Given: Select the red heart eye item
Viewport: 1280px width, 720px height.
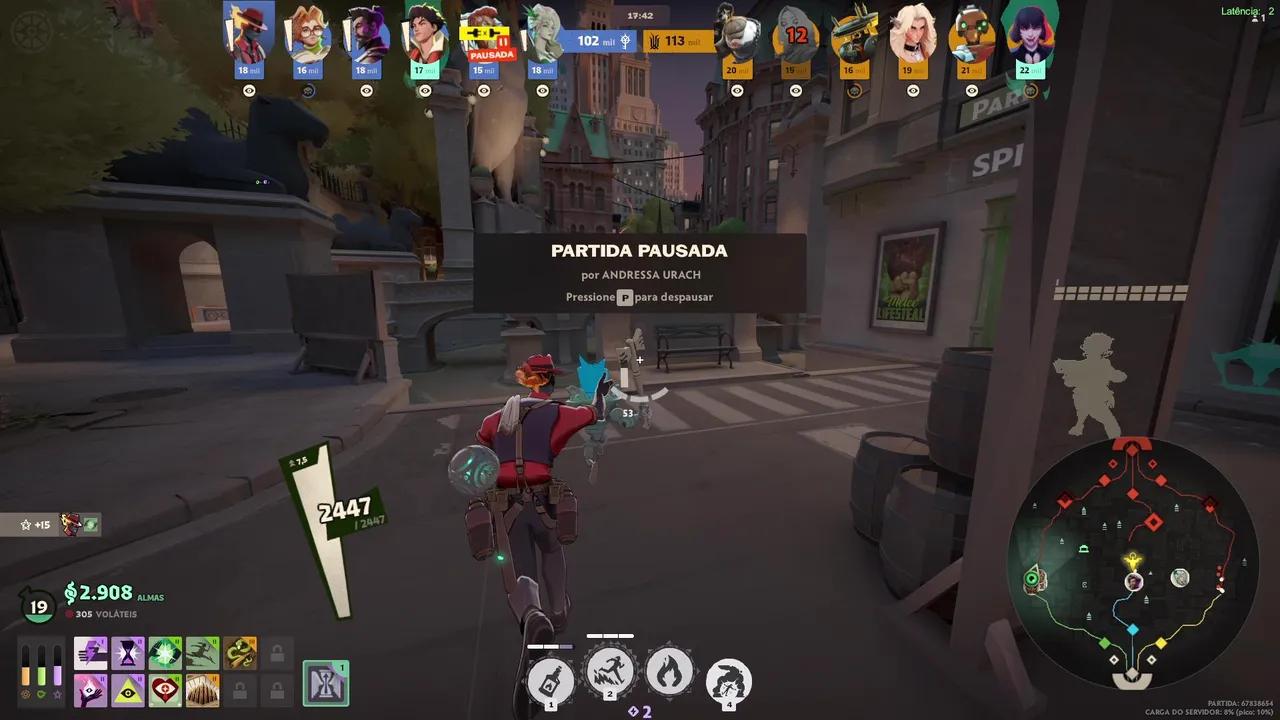Looking at the screenshot, I should point(165,690).
